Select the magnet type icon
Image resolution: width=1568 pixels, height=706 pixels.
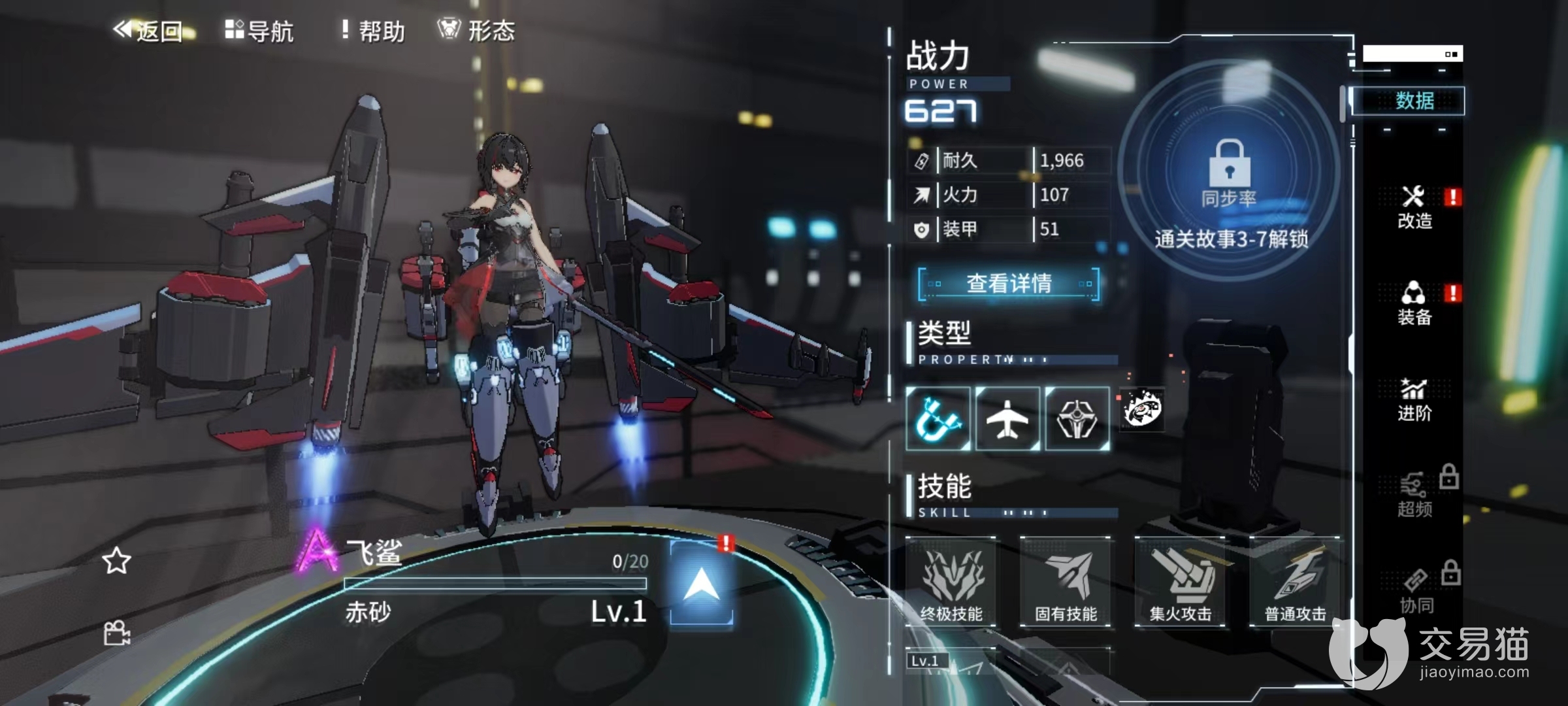pos(938,418)
